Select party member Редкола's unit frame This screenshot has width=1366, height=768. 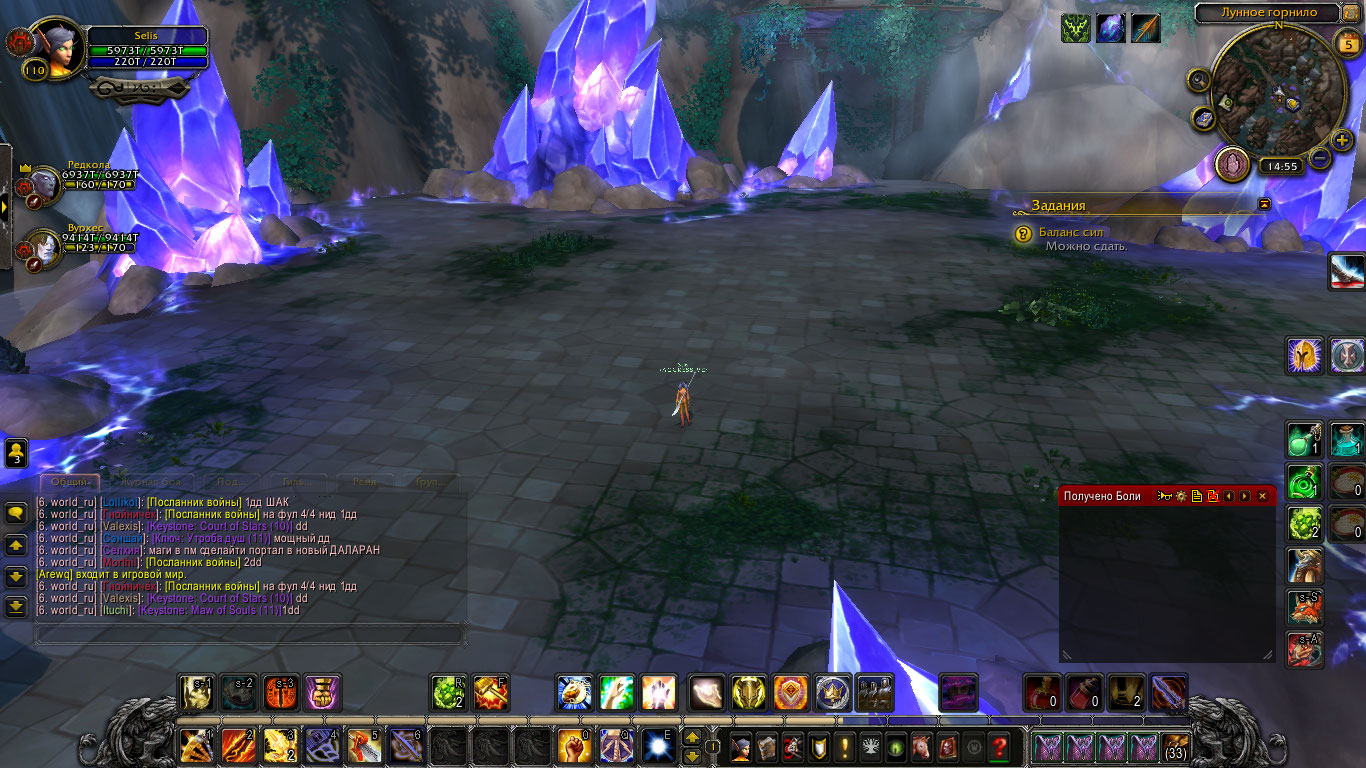click(80, 180)
